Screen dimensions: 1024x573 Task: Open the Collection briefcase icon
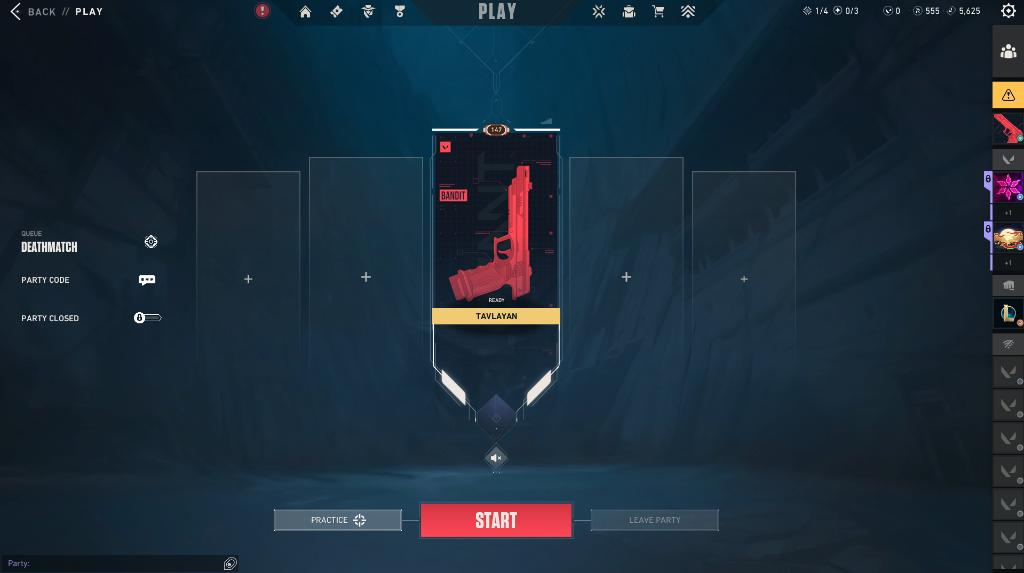click(628, 12)
